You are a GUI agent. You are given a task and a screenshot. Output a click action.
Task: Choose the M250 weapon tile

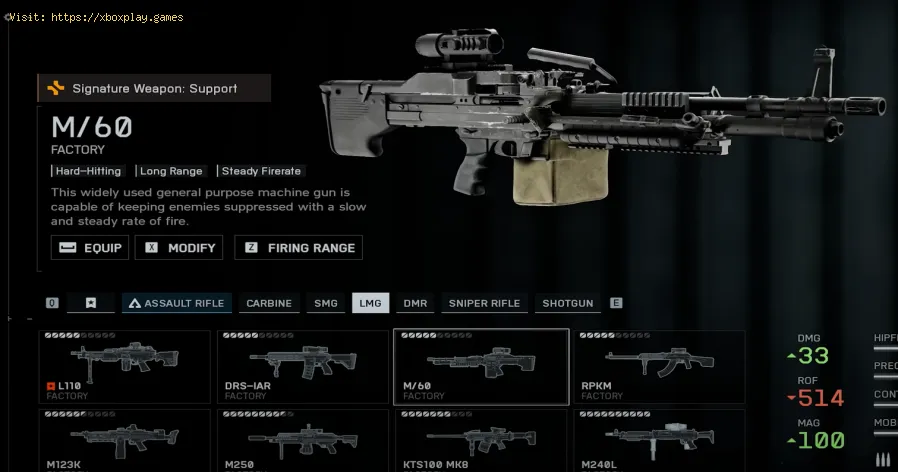[303, 440]
